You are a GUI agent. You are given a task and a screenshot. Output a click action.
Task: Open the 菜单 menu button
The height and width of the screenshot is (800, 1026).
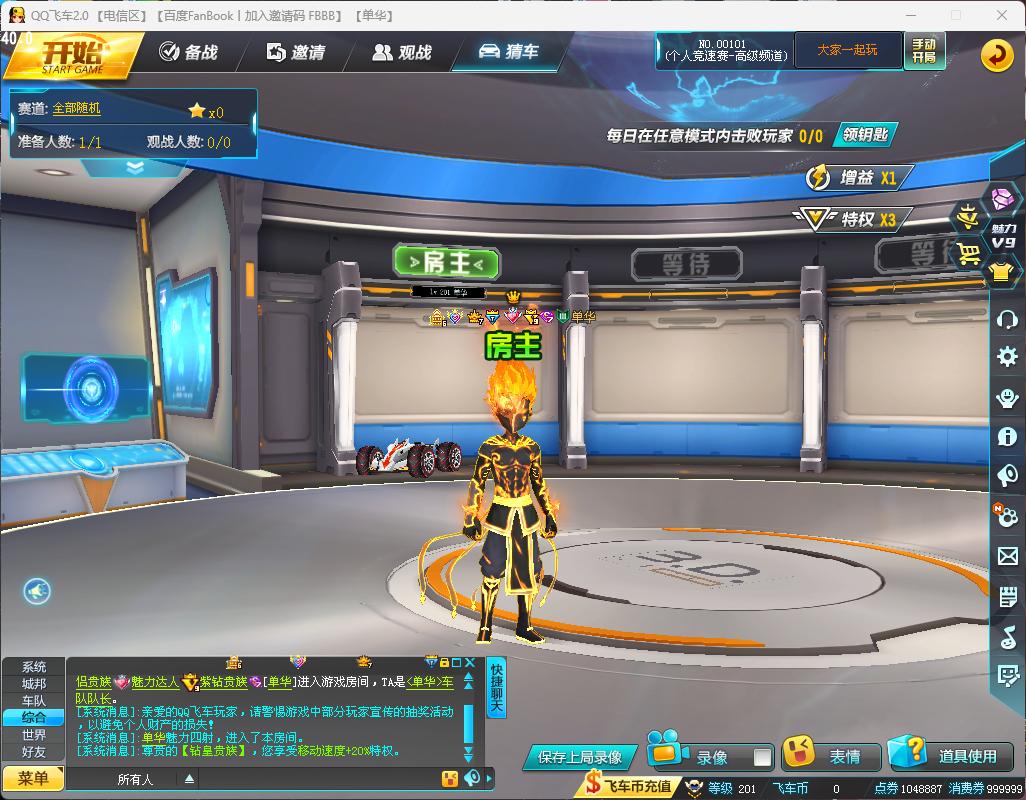coord(33,778)
